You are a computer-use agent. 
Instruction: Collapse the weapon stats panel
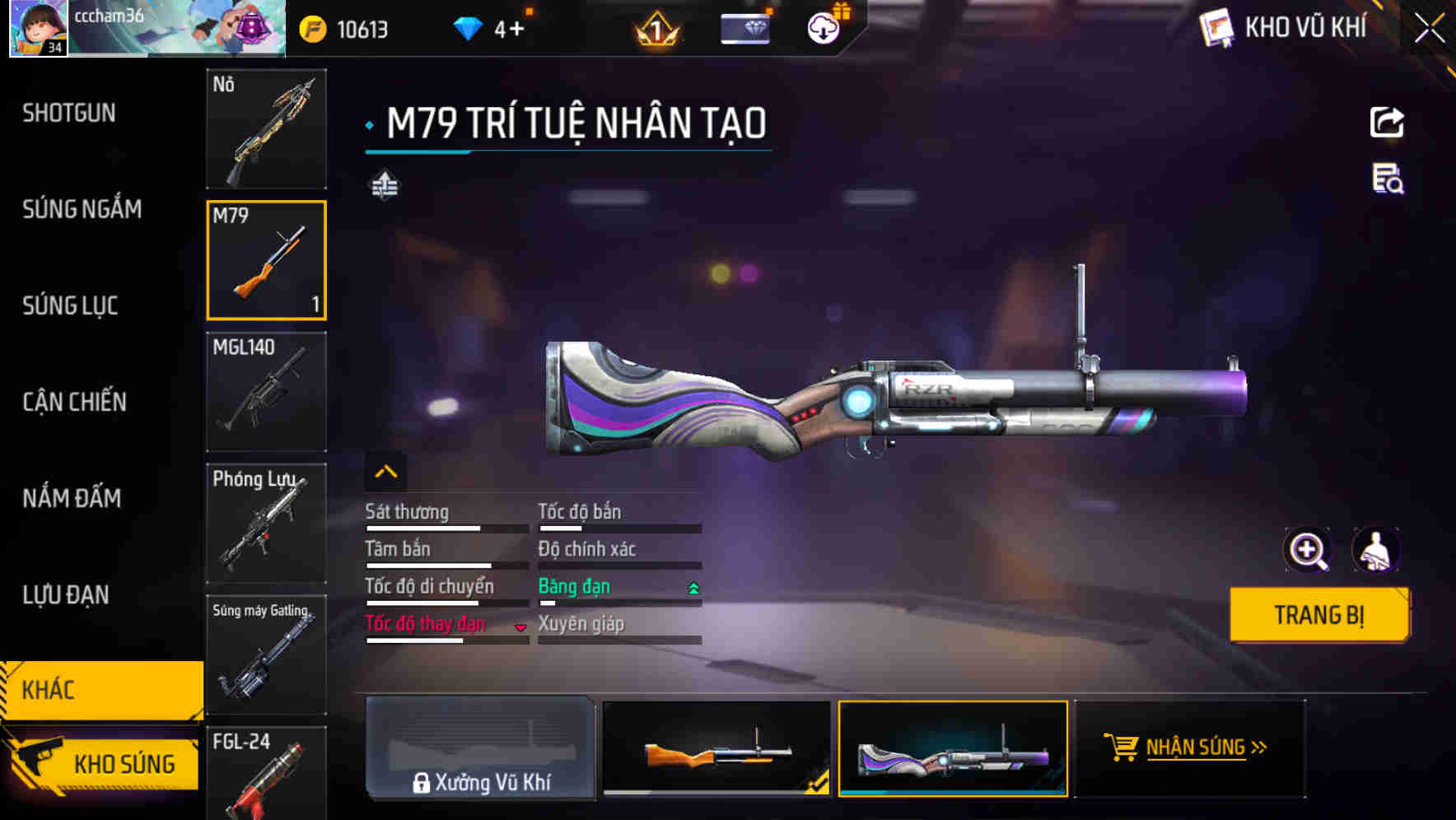[385, 472]
